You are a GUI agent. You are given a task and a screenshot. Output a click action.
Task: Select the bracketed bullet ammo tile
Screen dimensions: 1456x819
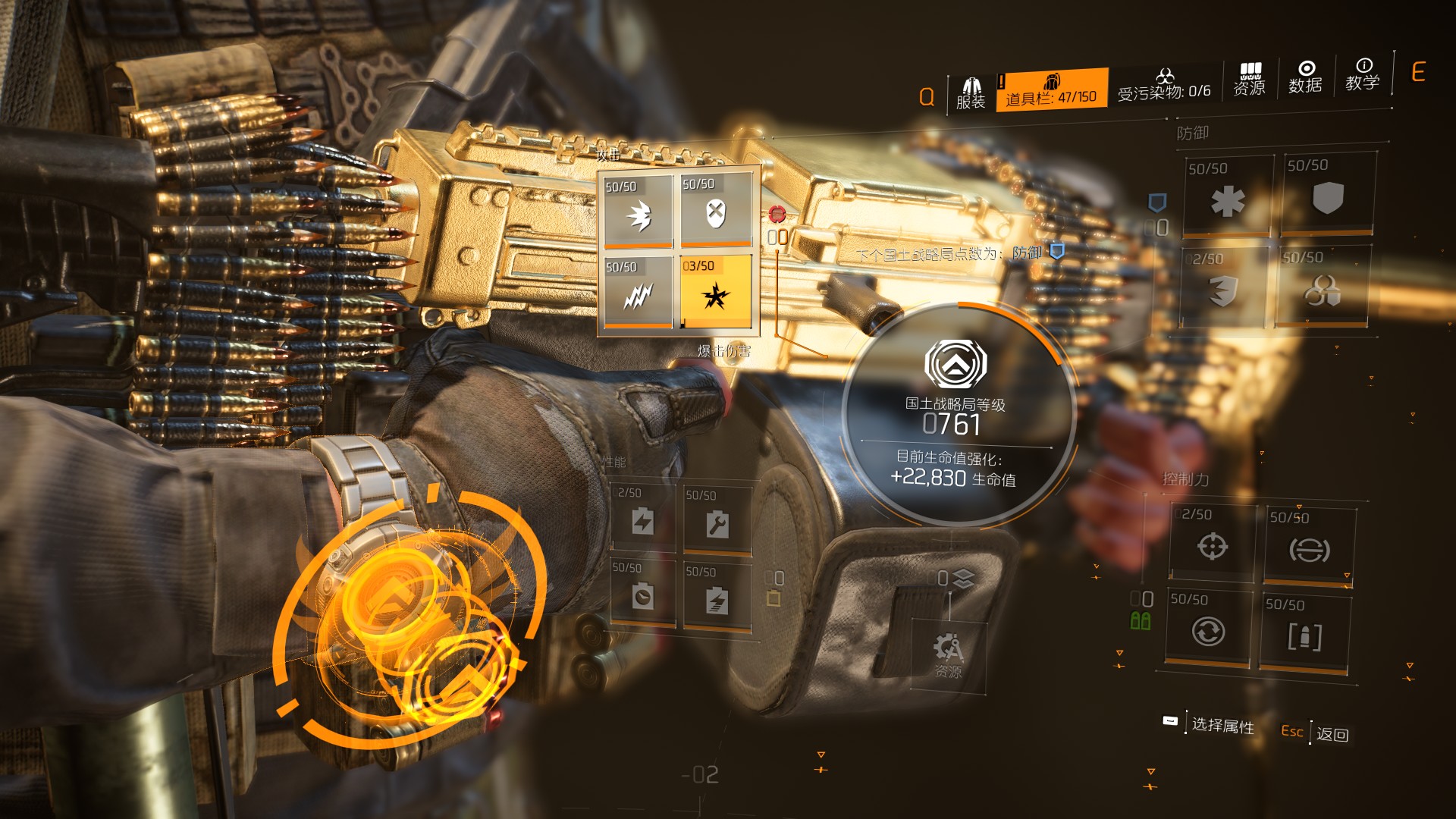point(1304,633)
